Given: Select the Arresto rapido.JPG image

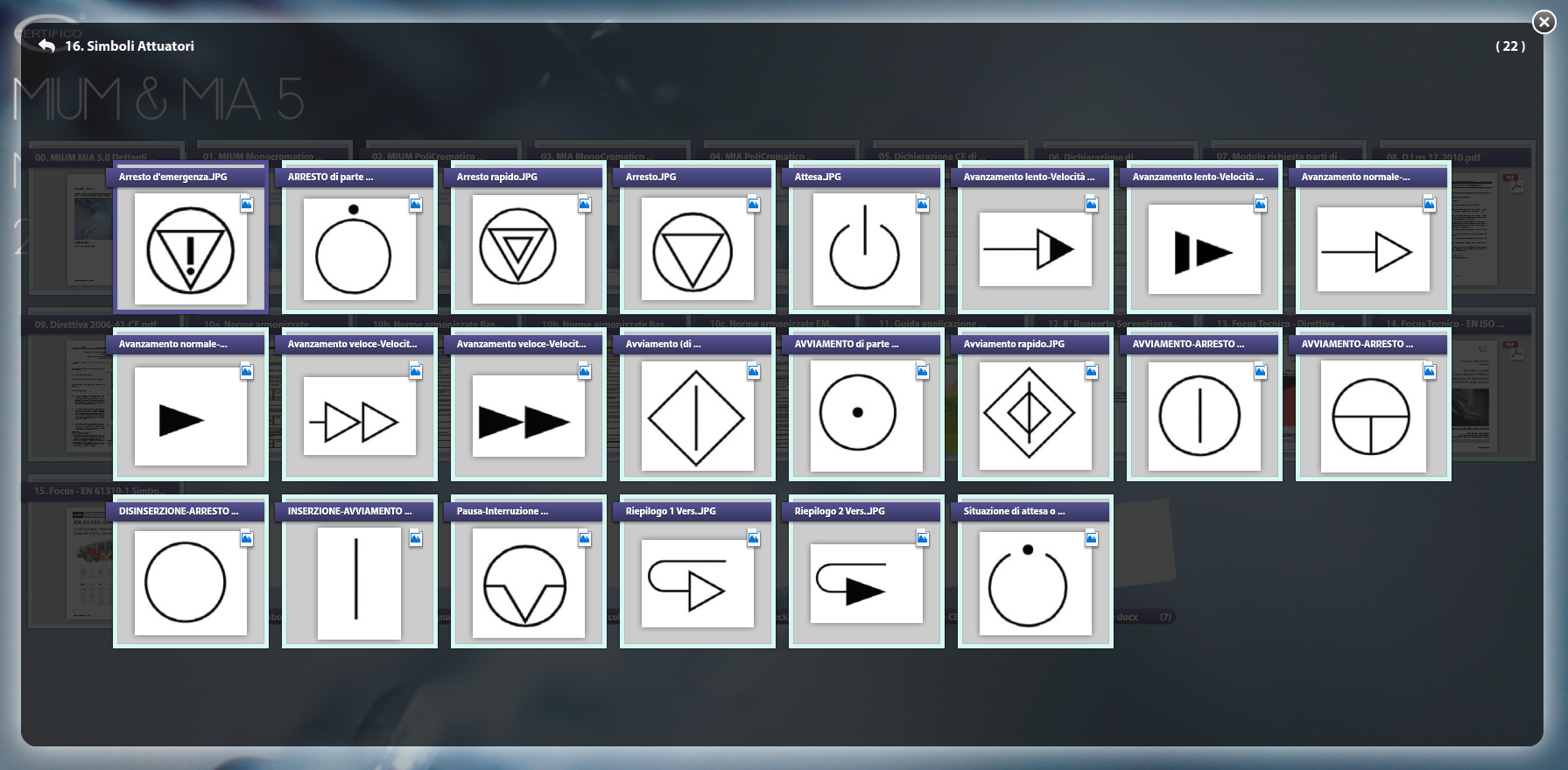Looking at the screenshot, I should pos(528,249).
